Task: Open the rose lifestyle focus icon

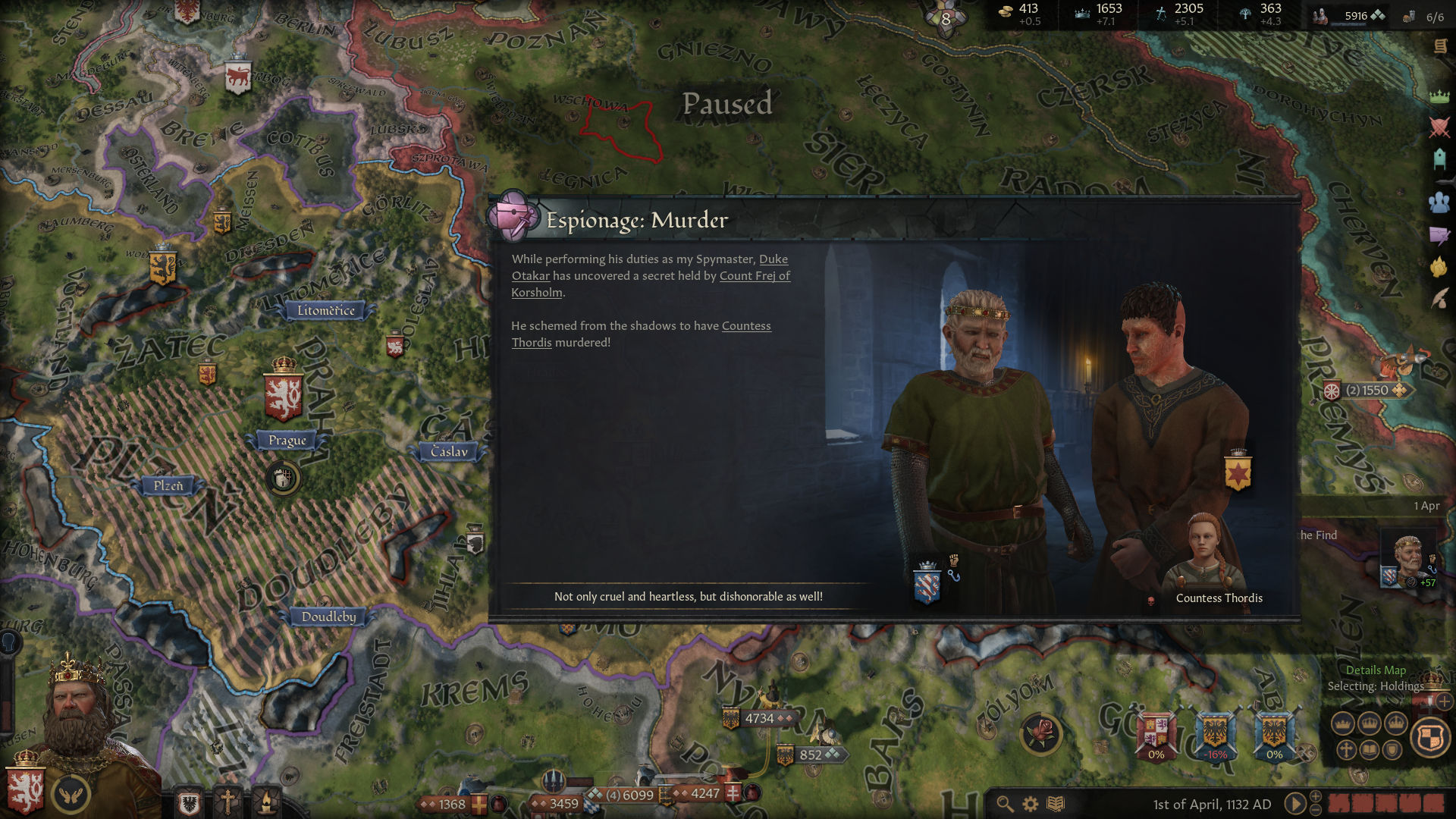Action: [1041, 733]
